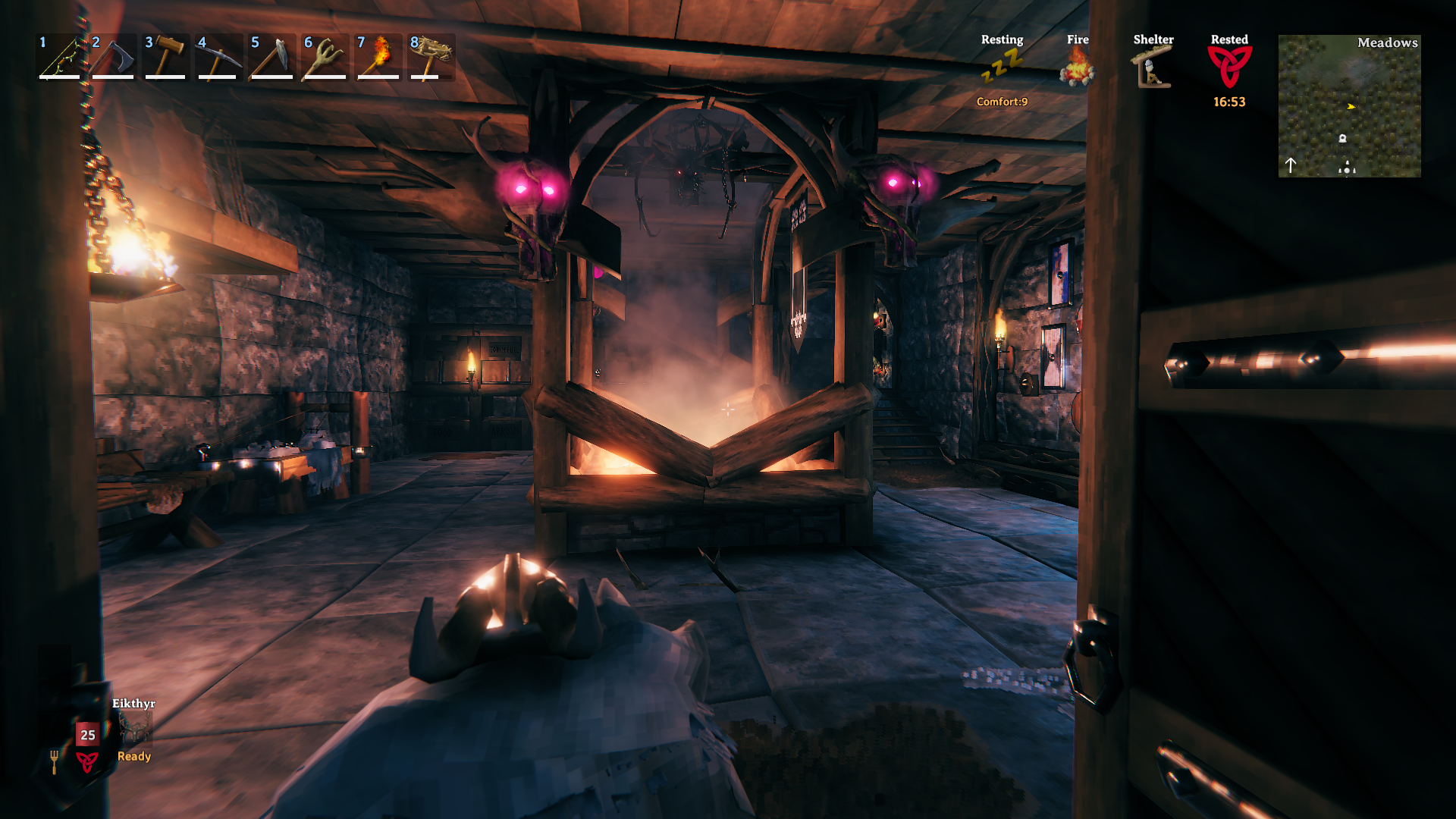Viewport: 1456px width, 819px height.
Task: Equip the axe from hotbar slot 2
Action: point(113,58)
